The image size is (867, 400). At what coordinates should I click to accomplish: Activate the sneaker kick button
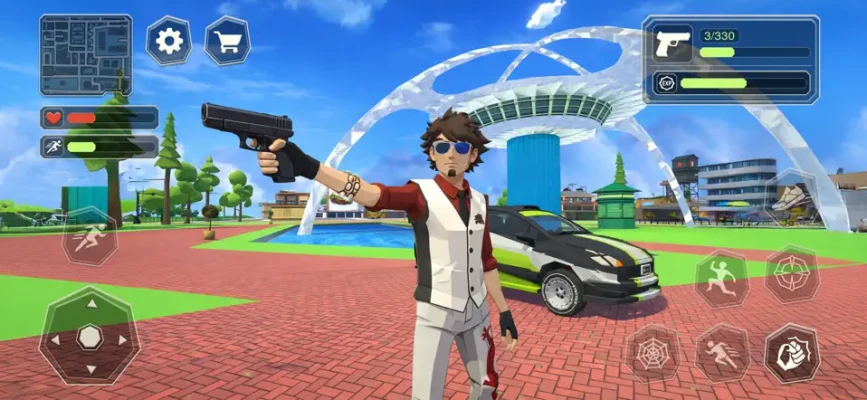[792, 197]
